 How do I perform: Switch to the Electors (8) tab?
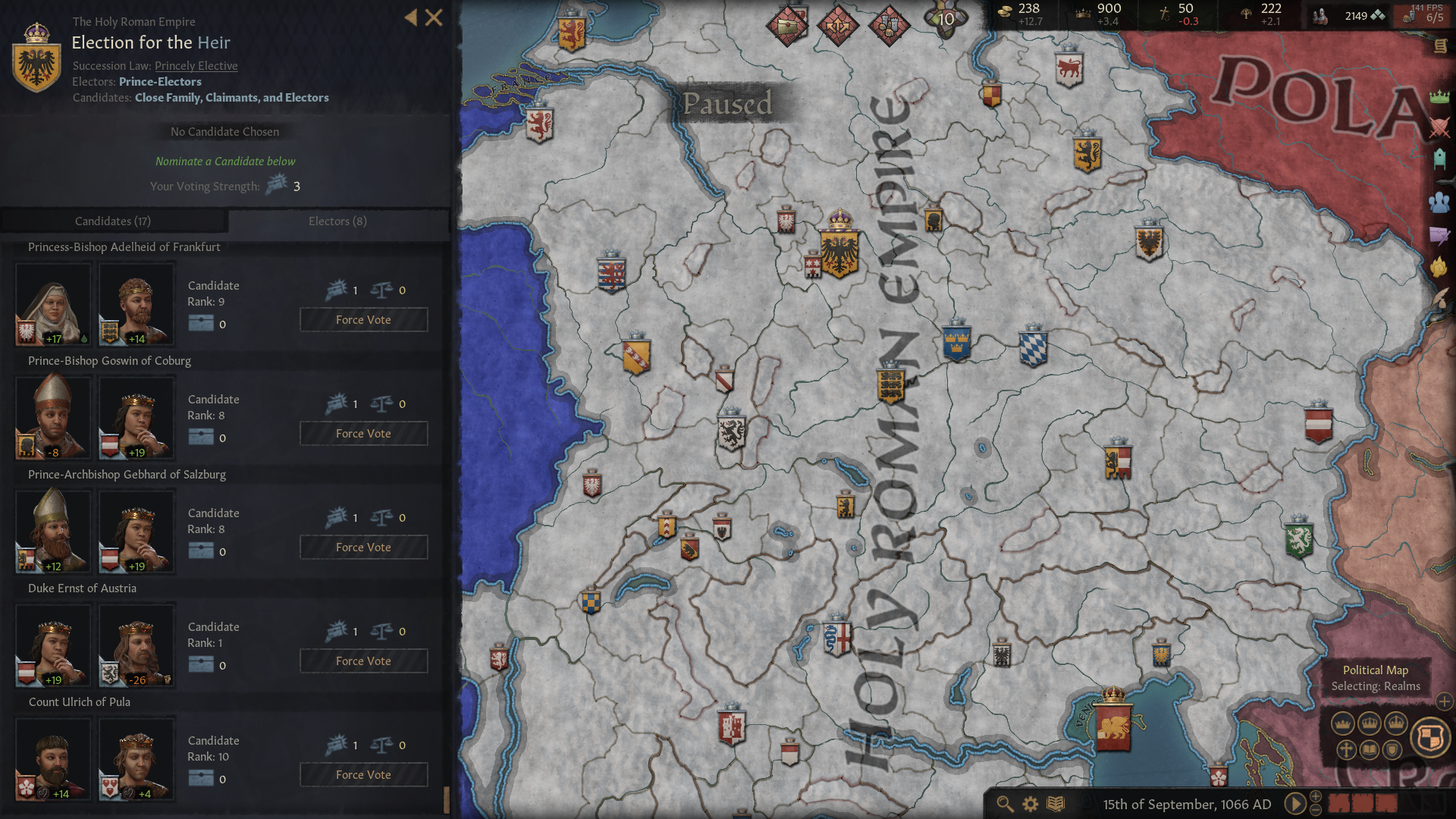(337, 221)
